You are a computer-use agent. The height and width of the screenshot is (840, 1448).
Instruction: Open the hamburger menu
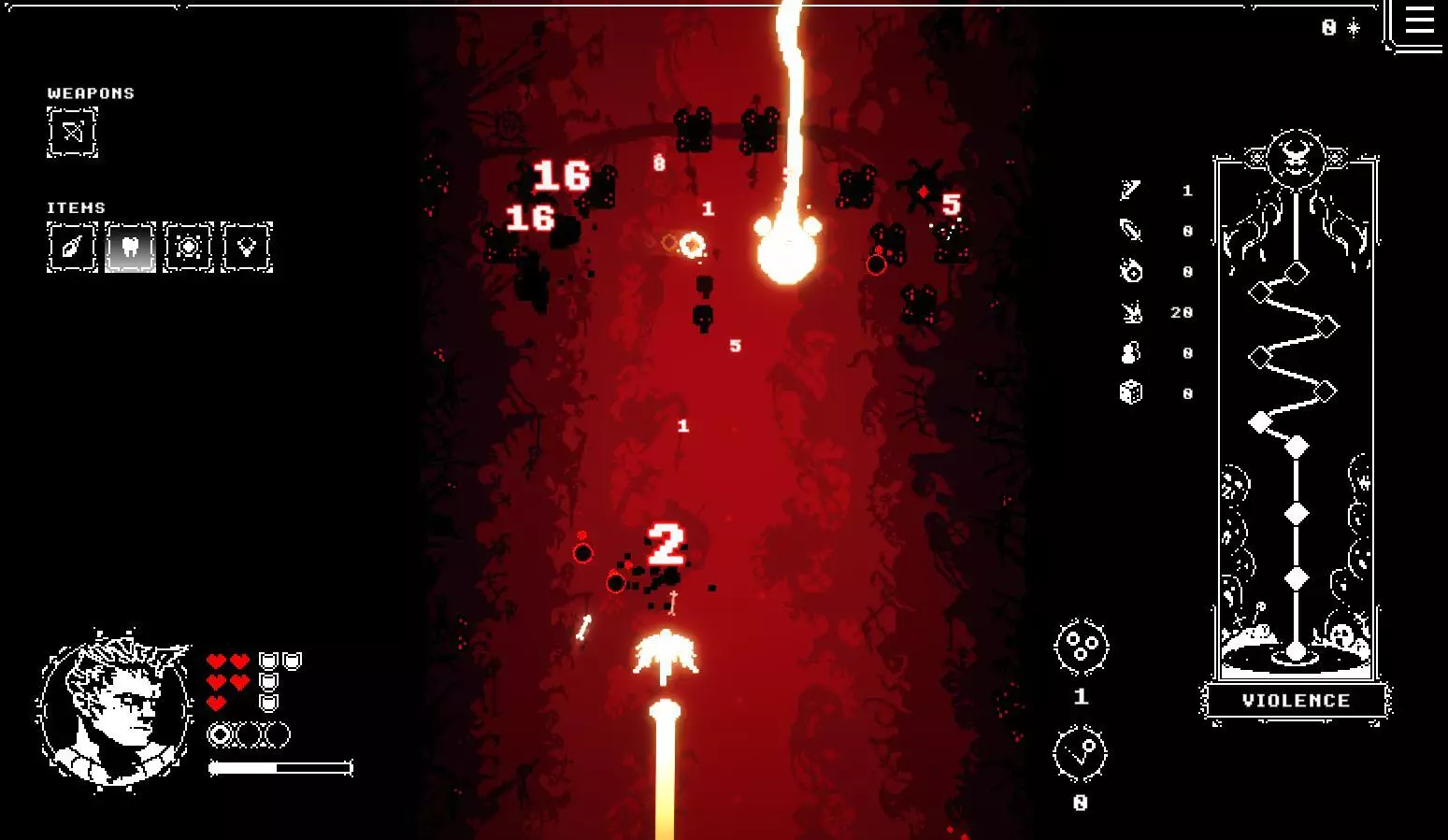[1418, 21]
